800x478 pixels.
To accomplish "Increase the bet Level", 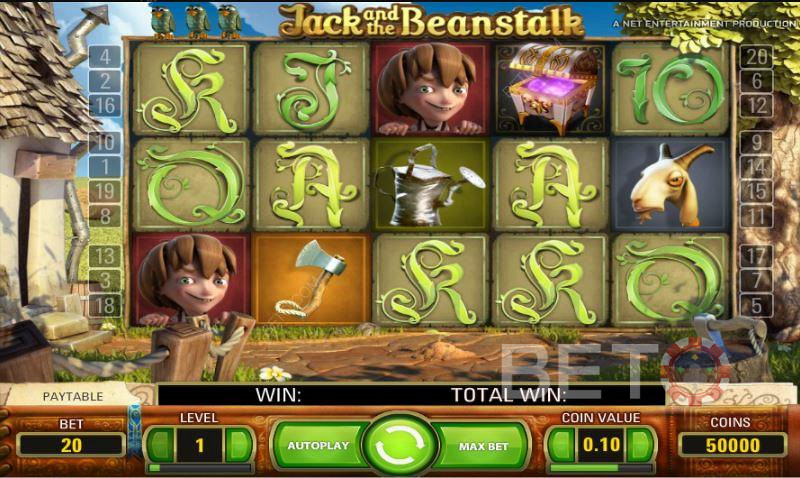I will click(237, 443).
